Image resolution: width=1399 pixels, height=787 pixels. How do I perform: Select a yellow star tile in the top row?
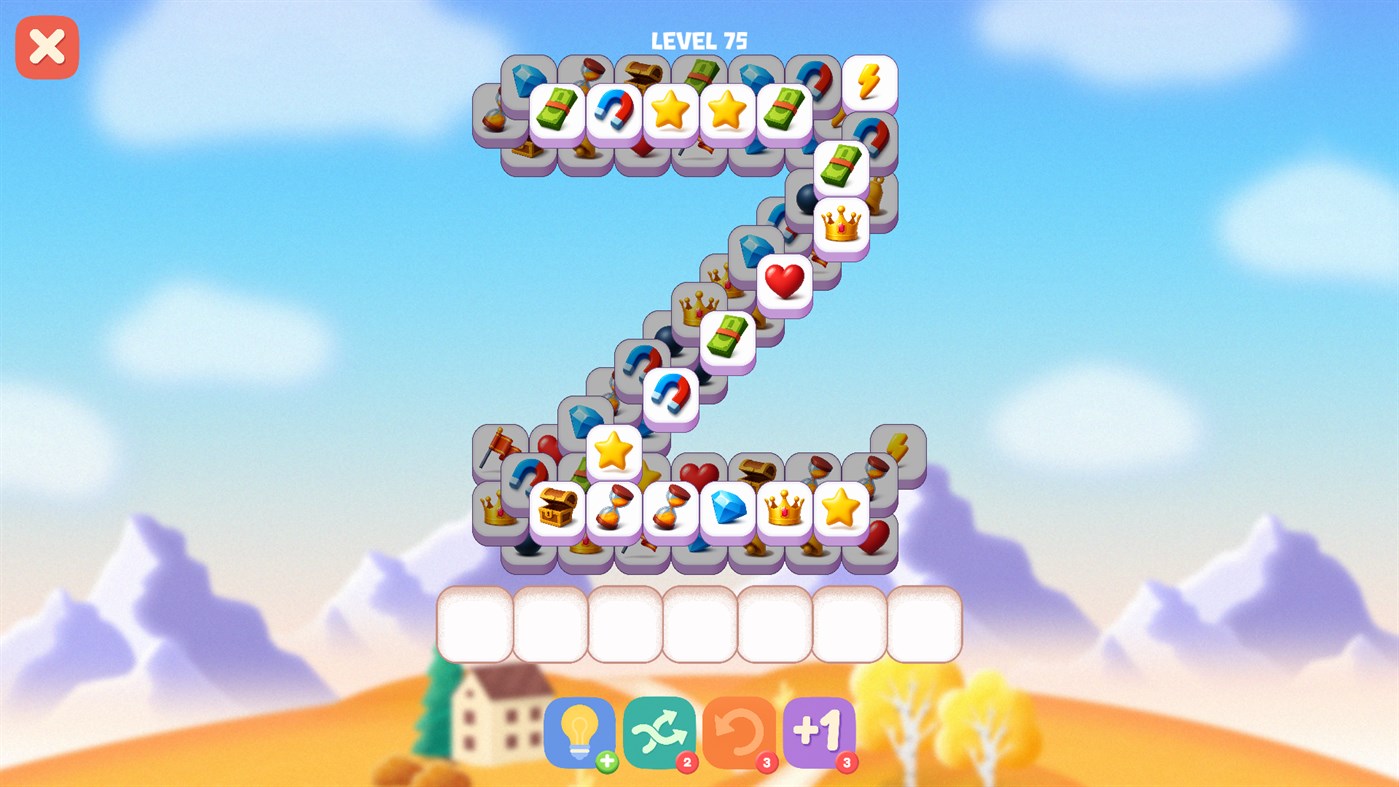coord(671,111)
